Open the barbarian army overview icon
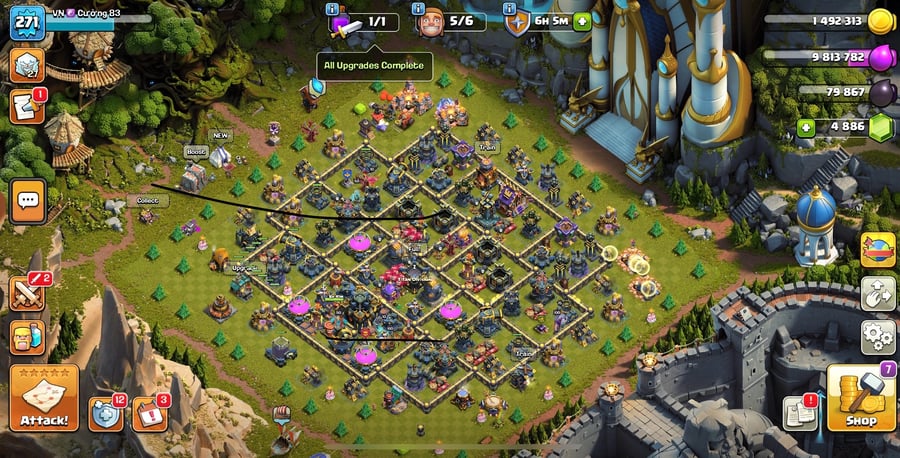Image resolution: width=900 pixels, height=458 pixels. pos(28,337)
